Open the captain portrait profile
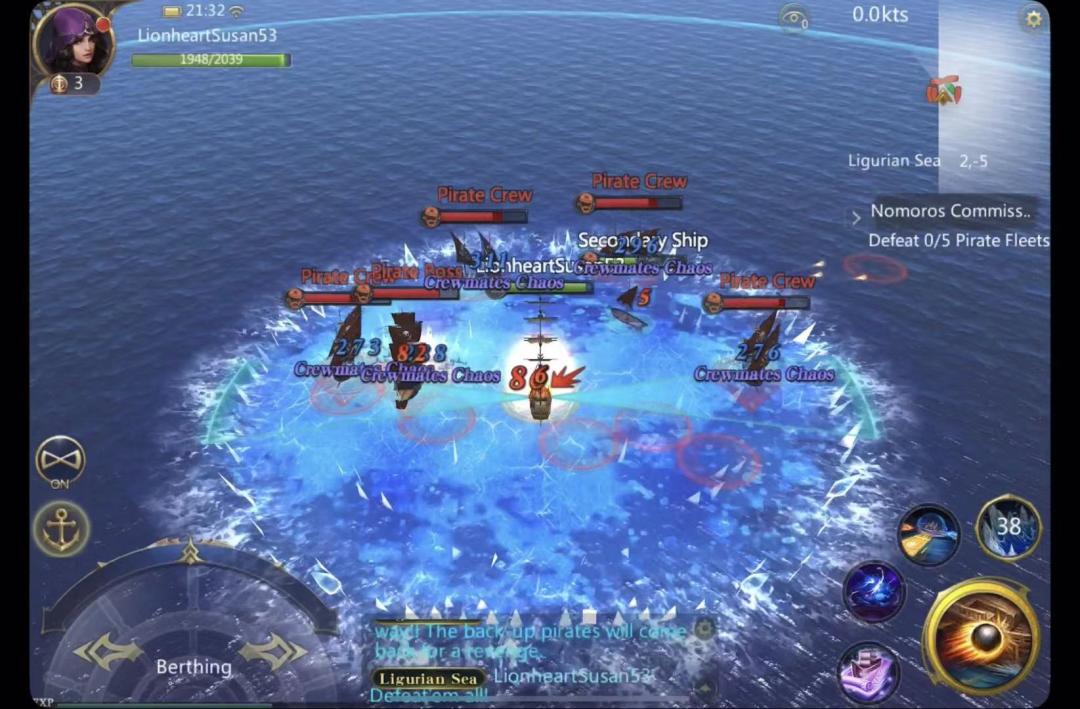 click(x=72, y=42)
